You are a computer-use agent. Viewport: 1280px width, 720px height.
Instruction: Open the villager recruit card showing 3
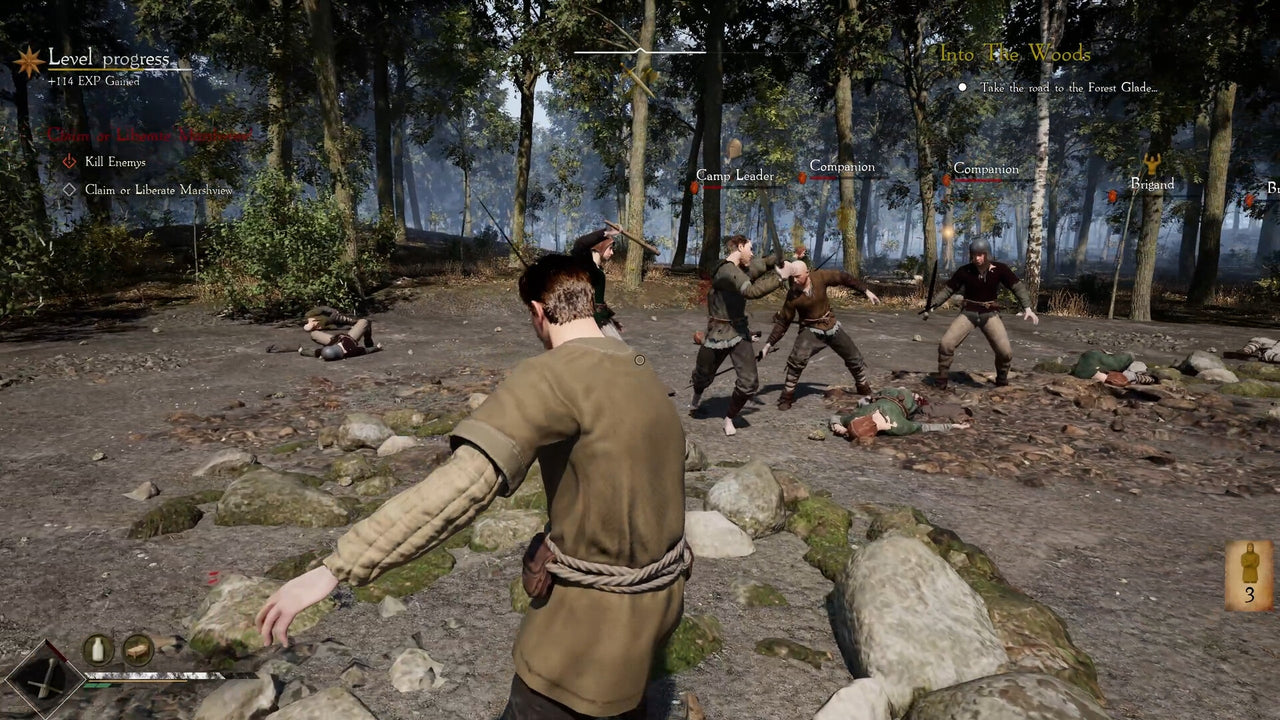click(1247, 578)
